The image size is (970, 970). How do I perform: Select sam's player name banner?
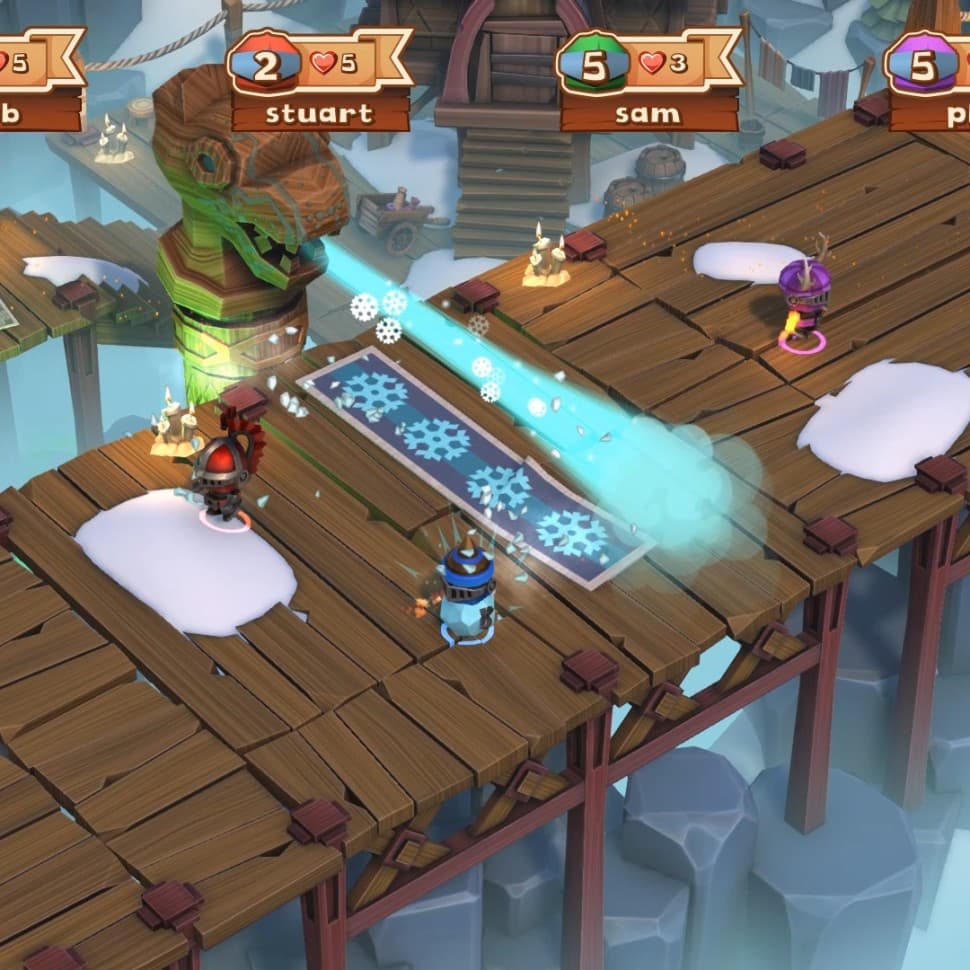(649, 112)
